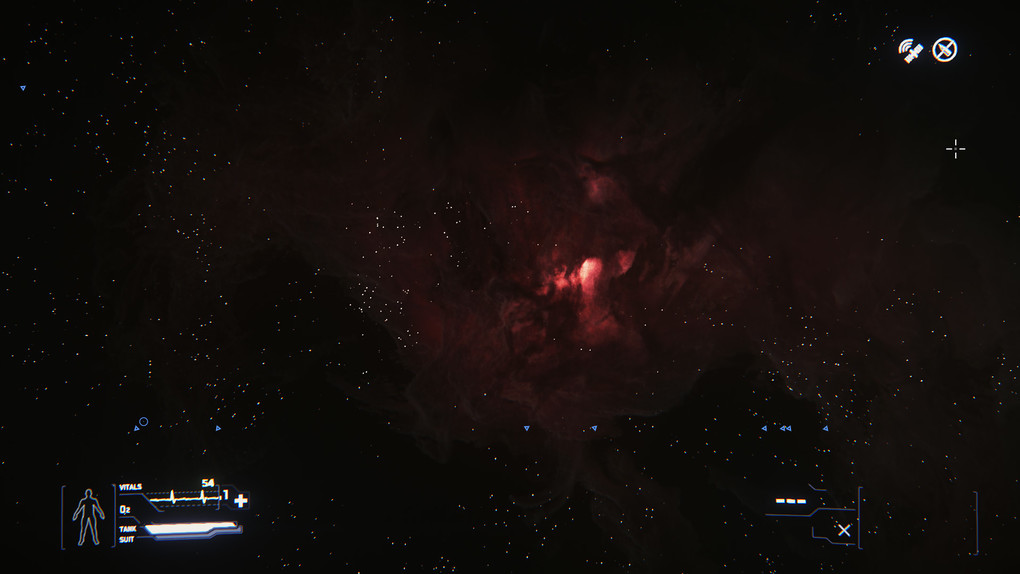Click the medical plus icon
This screenshot has width=1020, height=574.
click(x=241, y=500)
